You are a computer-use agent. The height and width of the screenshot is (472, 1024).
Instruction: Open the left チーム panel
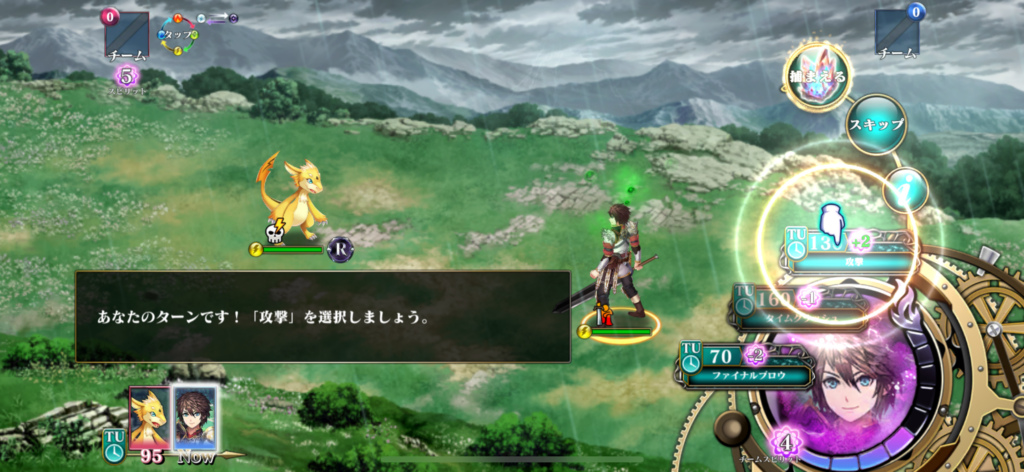pos(127,37)
